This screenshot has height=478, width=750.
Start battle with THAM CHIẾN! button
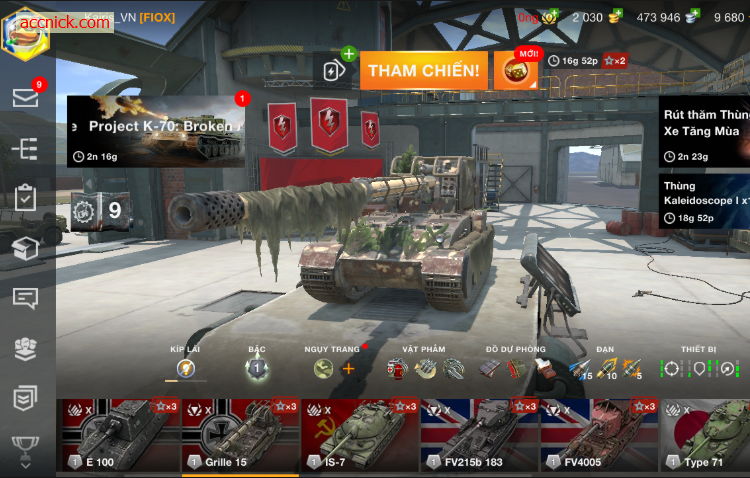tap(425, 70)
